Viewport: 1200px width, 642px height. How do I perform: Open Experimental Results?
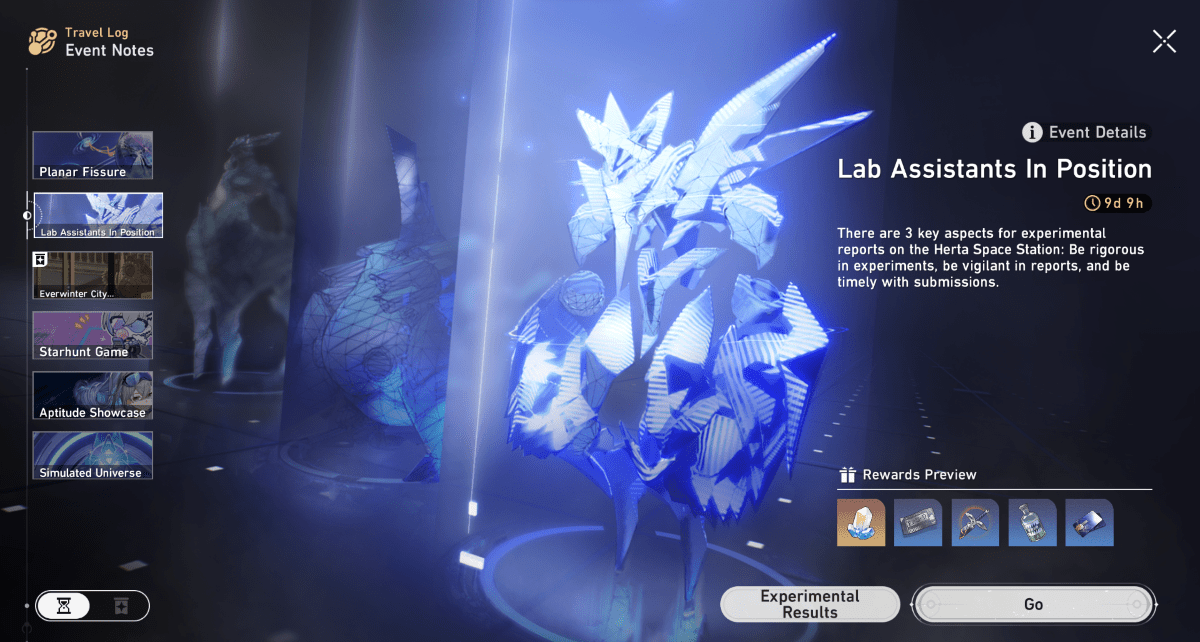(810, 603)
